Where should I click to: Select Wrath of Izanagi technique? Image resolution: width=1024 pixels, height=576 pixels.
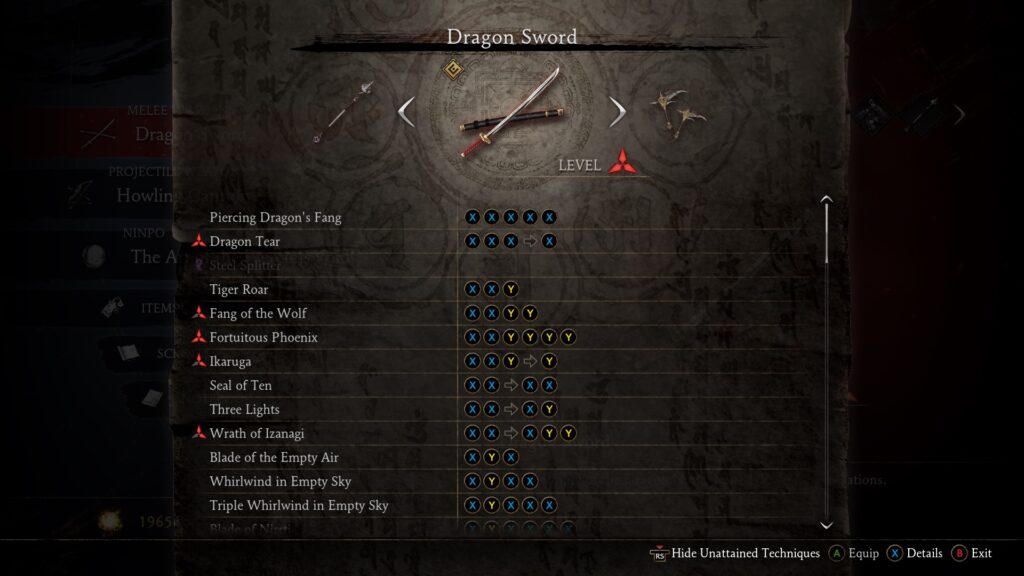(257, 433)
